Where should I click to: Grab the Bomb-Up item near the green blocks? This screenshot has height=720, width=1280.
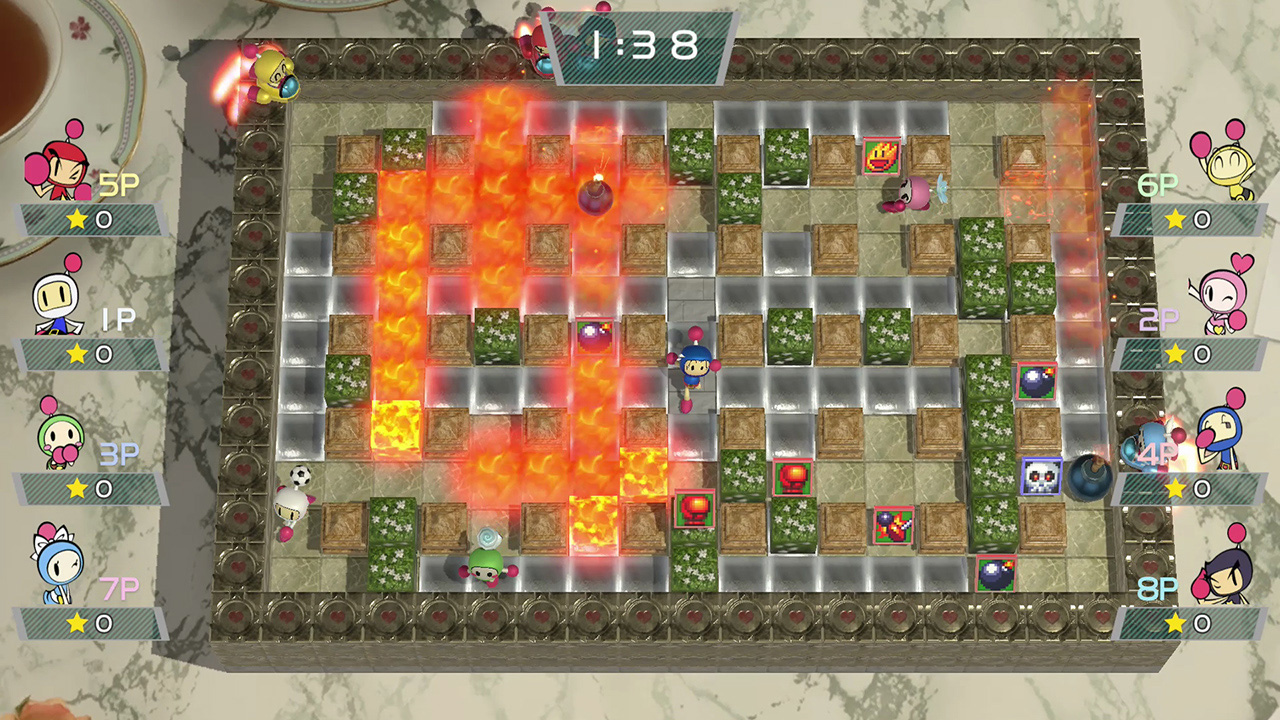[1036, 380]
